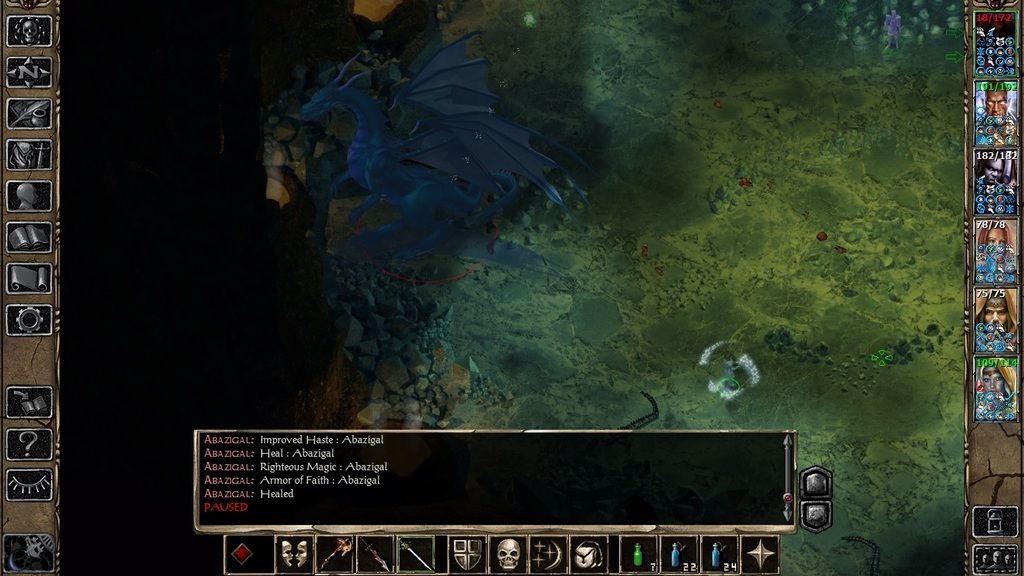Use the blue potion with count 24
The image size is (1024, 576).
(x=719, y=555)
